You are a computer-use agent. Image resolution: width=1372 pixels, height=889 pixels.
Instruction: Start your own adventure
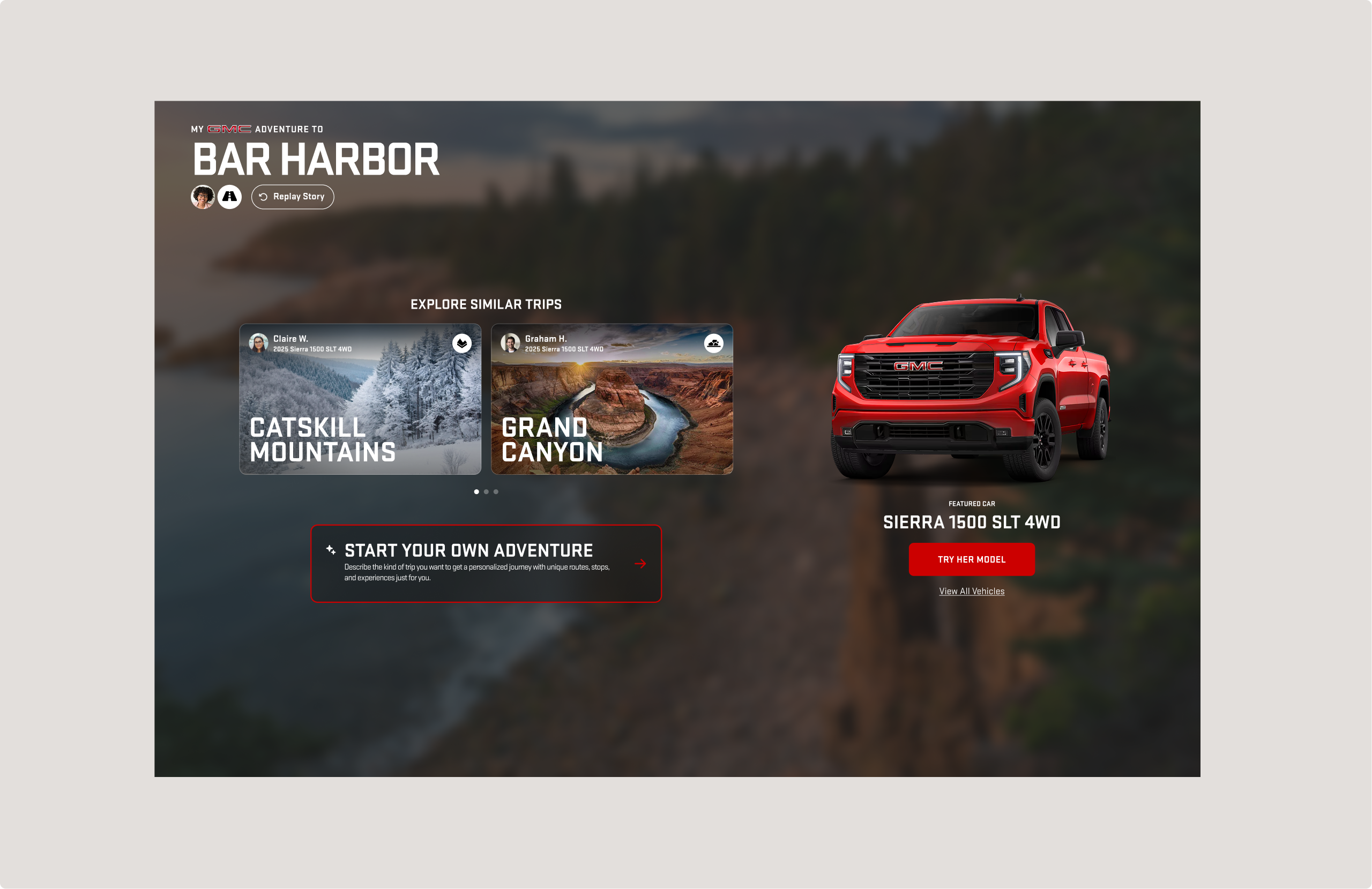(486, 563)
